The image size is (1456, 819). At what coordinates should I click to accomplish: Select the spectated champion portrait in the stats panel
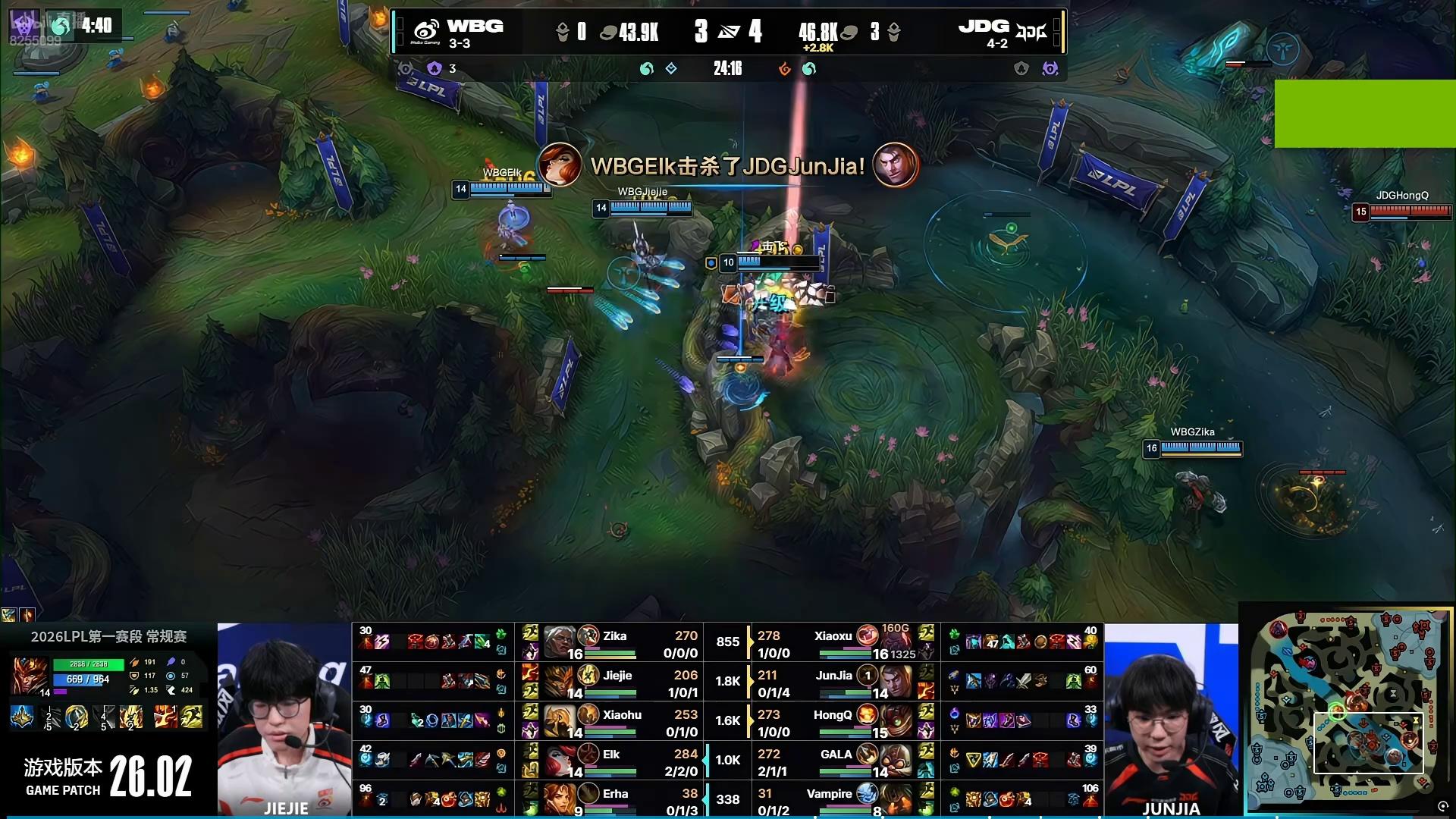pos(30,676)
